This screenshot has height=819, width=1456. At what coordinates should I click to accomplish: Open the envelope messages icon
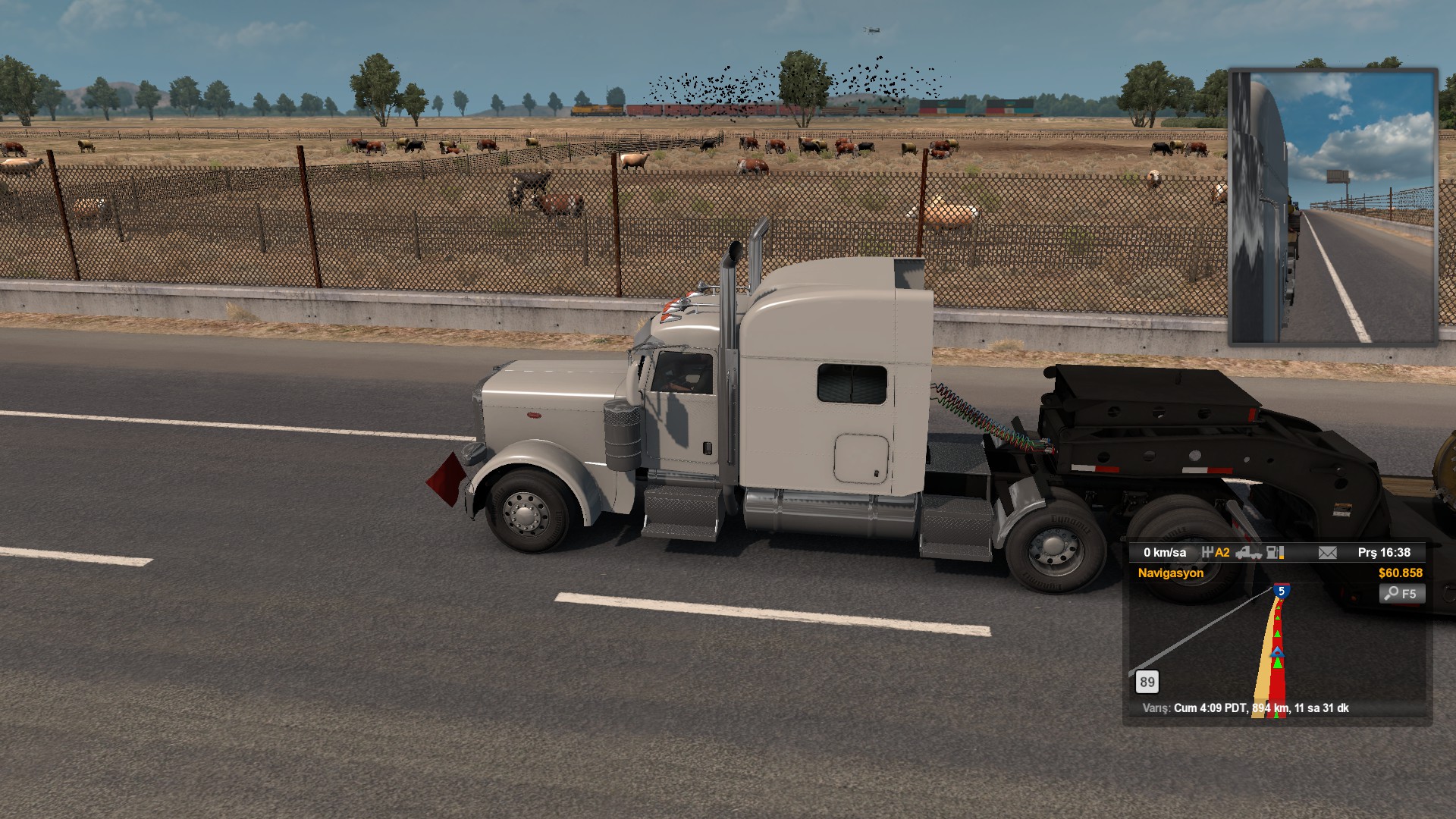point(1327,553)
